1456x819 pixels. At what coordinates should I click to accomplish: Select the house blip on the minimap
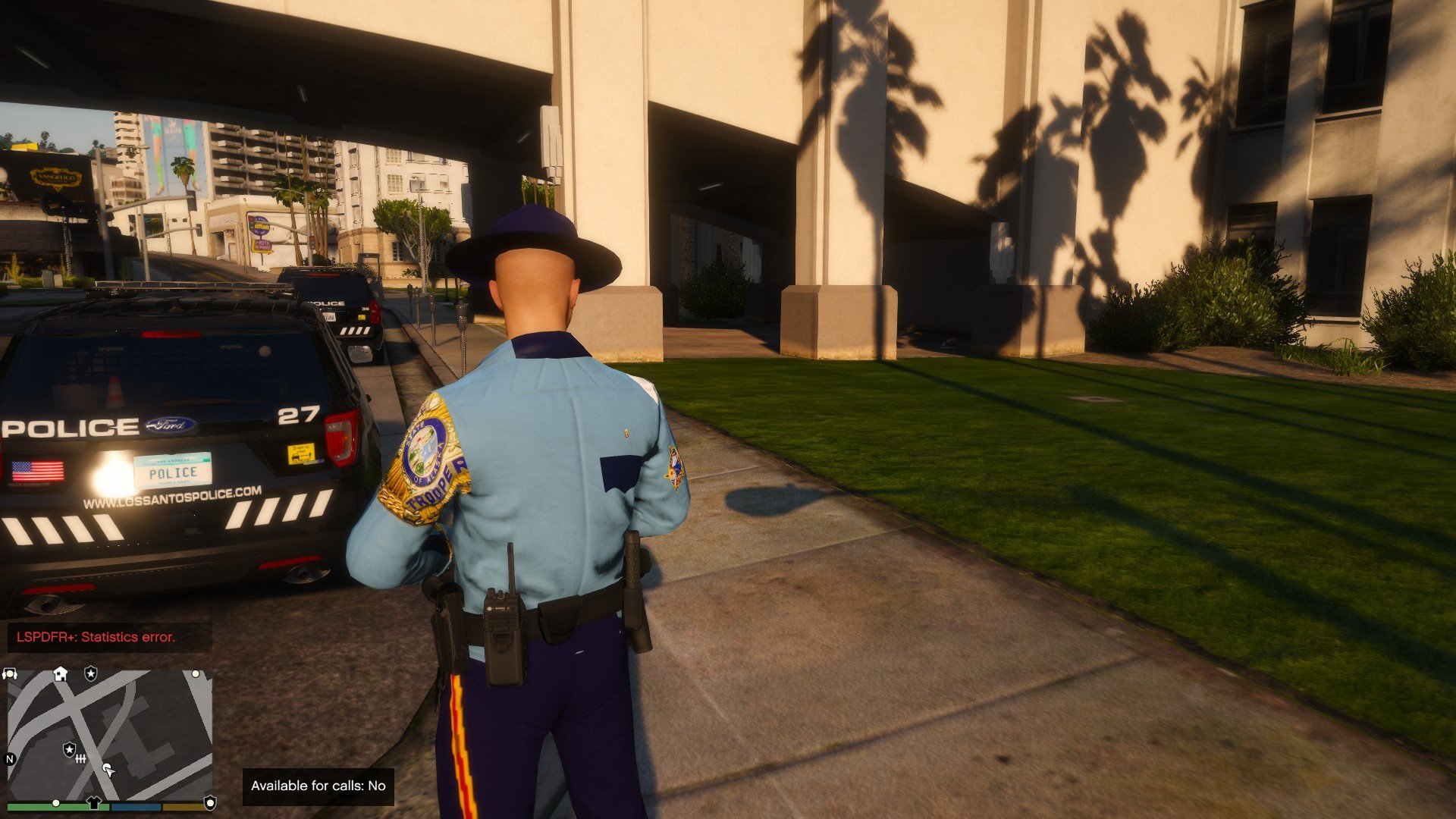61,673
